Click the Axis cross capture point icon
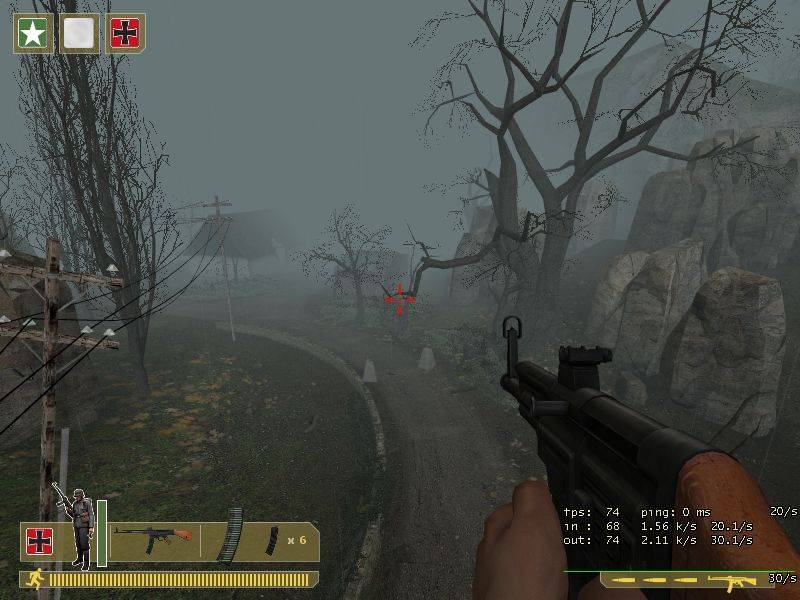800x600 pixels. [x=126, y=33]
